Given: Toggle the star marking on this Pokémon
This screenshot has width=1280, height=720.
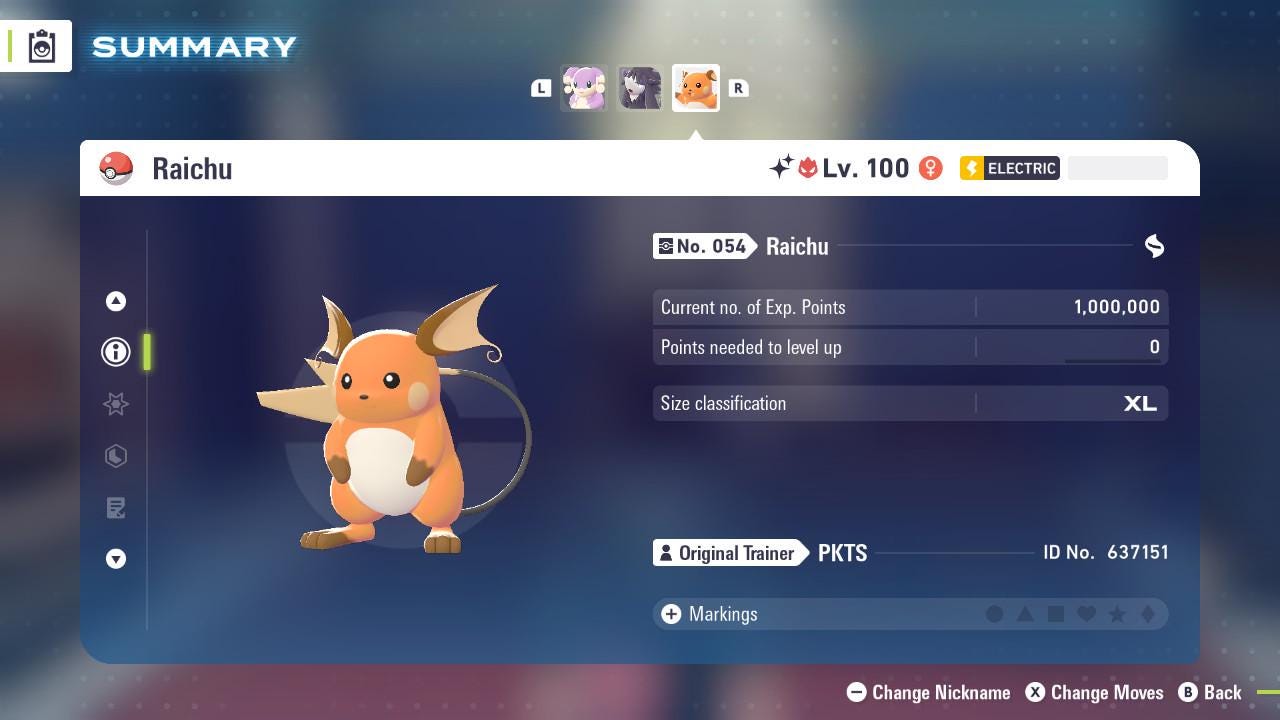Looking at the screenshot, I should (1117, 614).
